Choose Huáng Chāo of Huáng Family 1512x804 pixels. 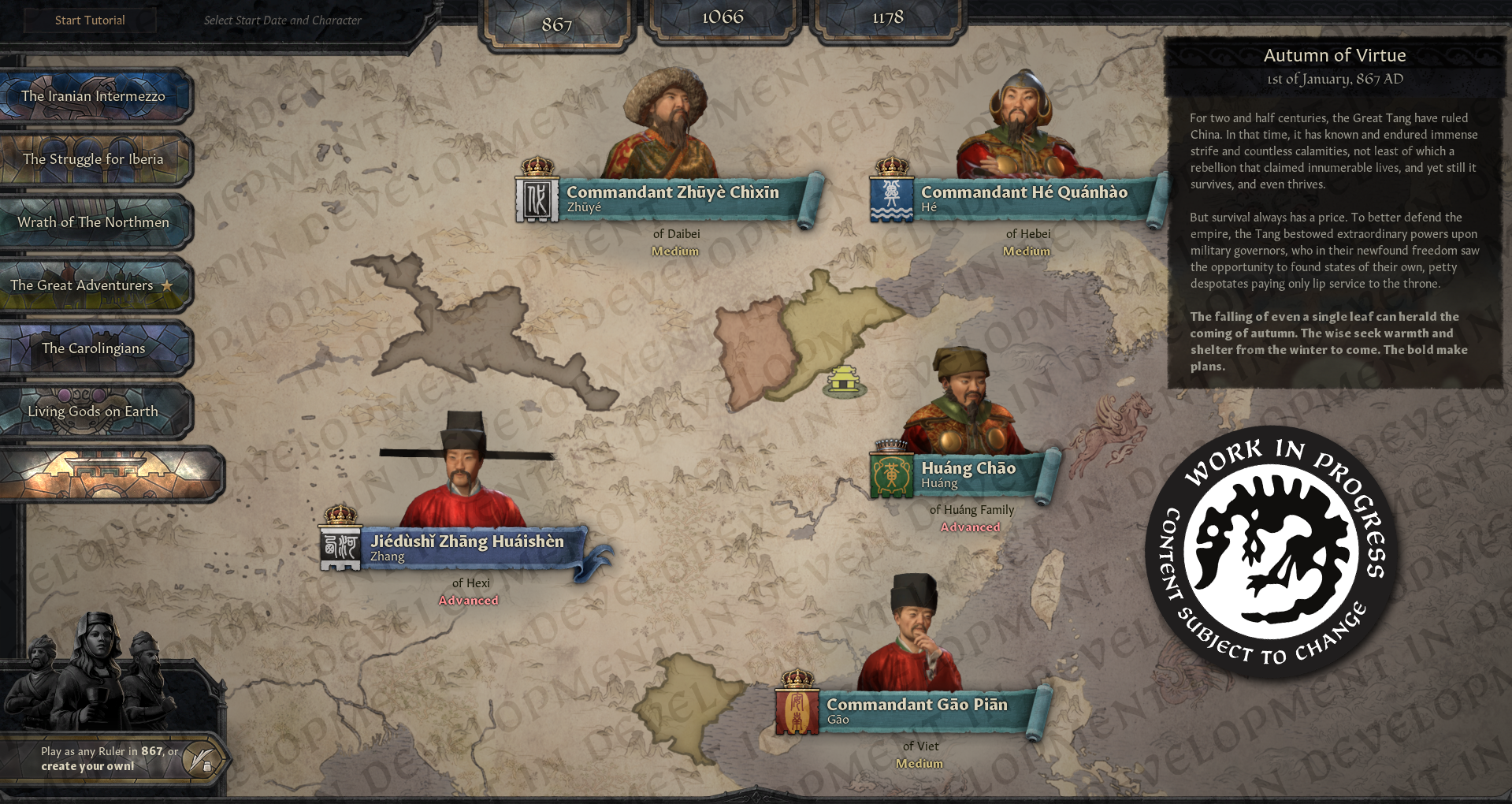968,474
